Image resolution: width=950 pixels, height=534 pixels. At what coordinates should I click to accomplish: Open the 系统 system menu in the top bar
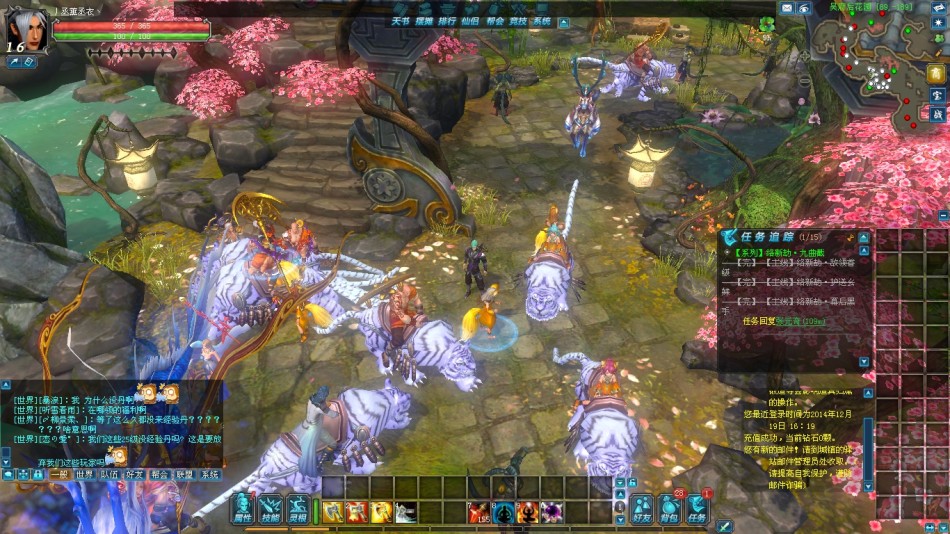click(x=542, y=20)
